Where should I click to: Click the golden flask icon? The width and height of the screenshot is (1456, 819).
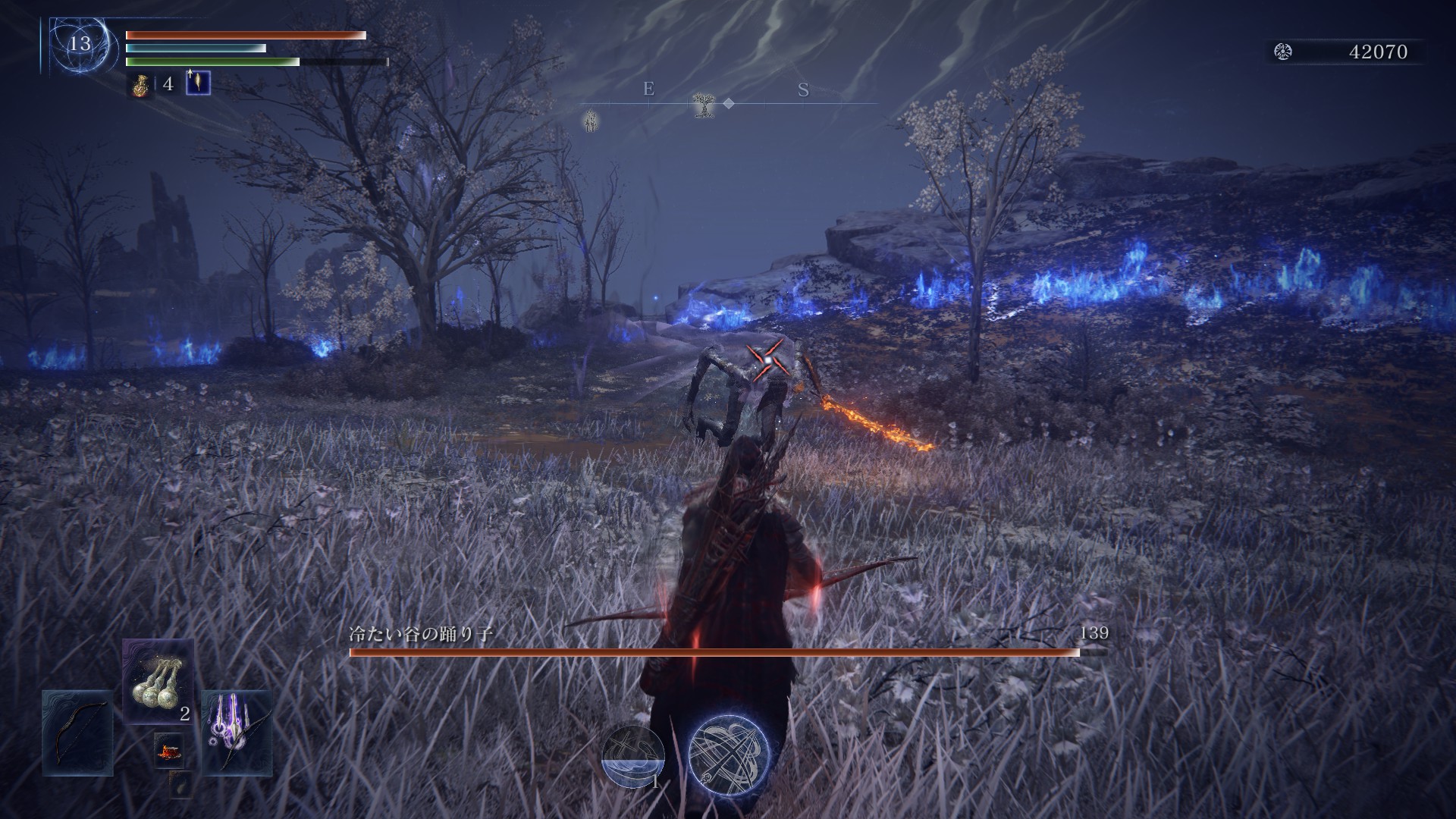pyautogui.click(x=140, y=83)
